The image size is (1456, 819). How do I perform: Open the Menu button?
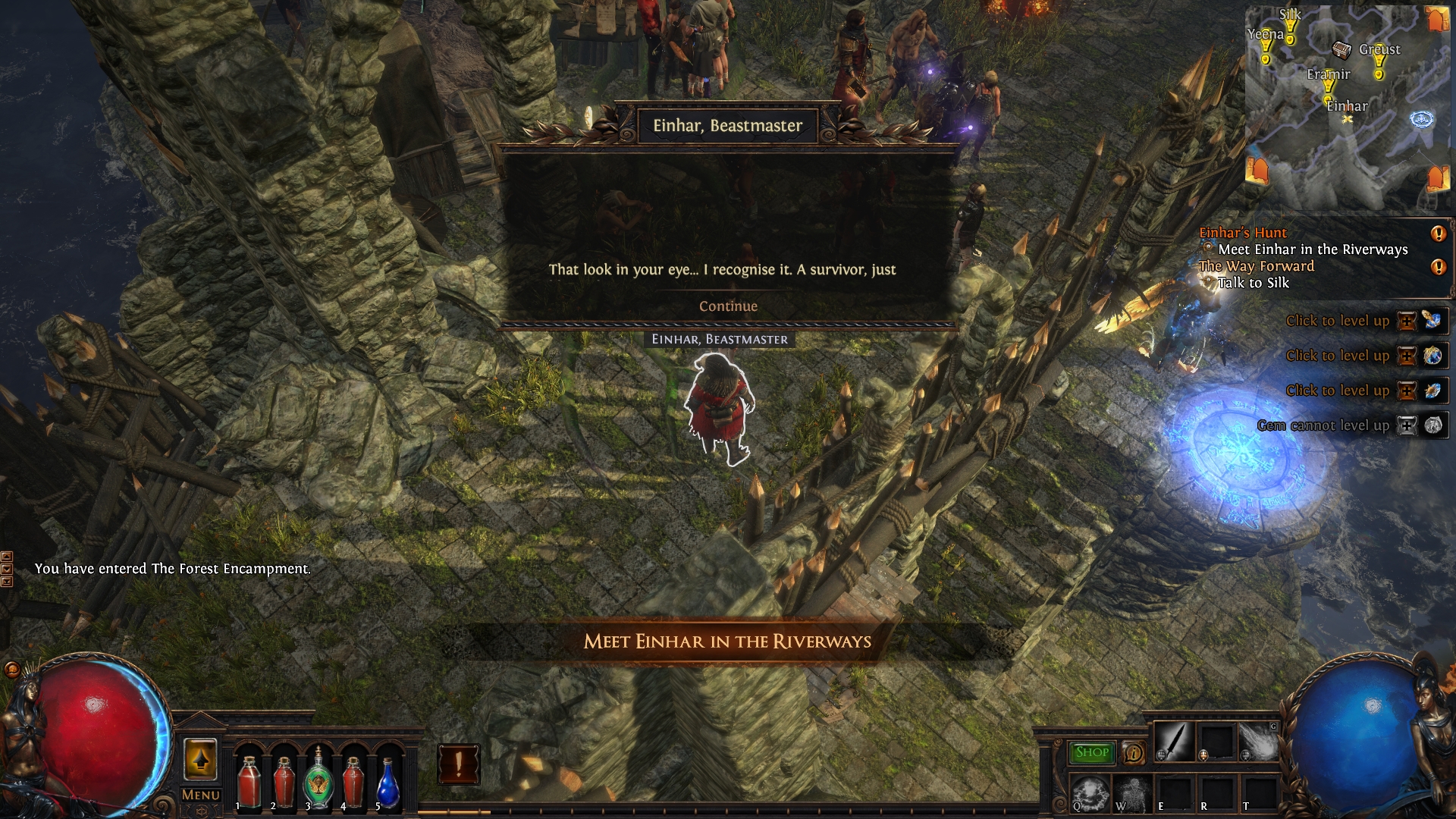(201, 795)
